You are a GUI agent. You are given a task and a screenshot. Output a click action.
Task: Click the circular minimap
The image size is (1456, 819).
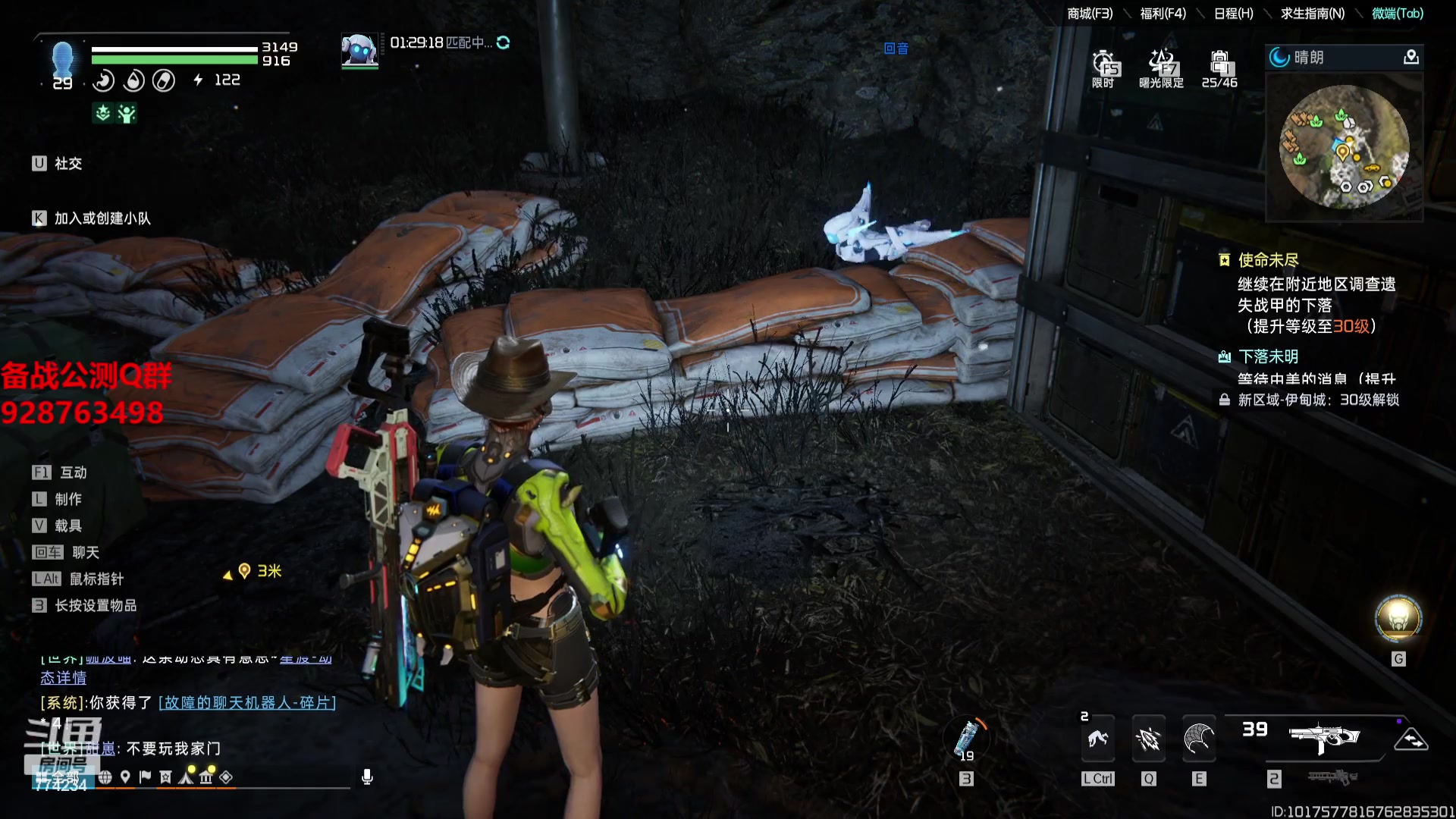pyautogui.click(x=1344, y=147)
